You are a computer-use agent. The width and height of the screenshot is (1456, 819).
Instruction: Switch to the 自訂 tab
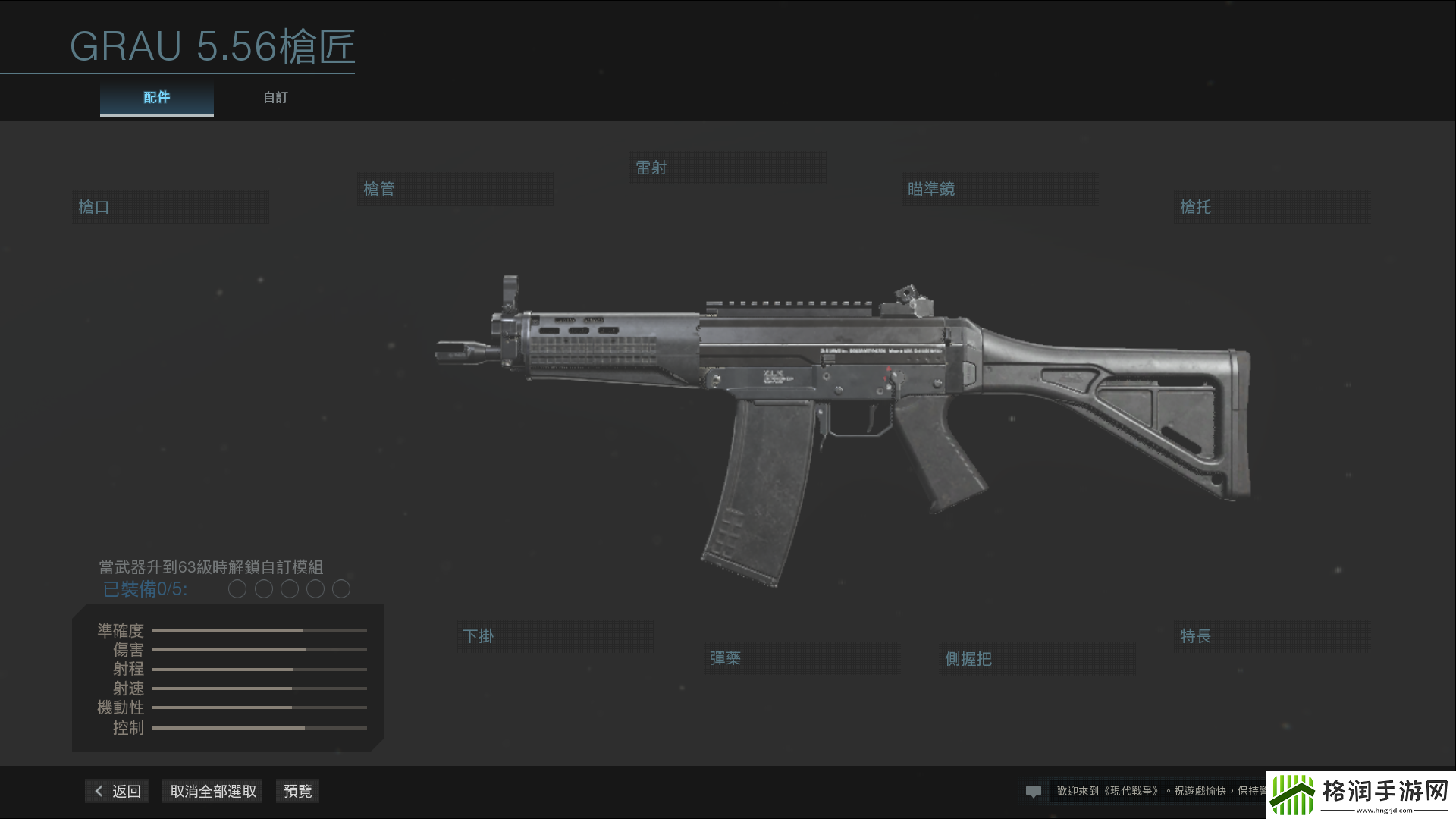point(275,97)
